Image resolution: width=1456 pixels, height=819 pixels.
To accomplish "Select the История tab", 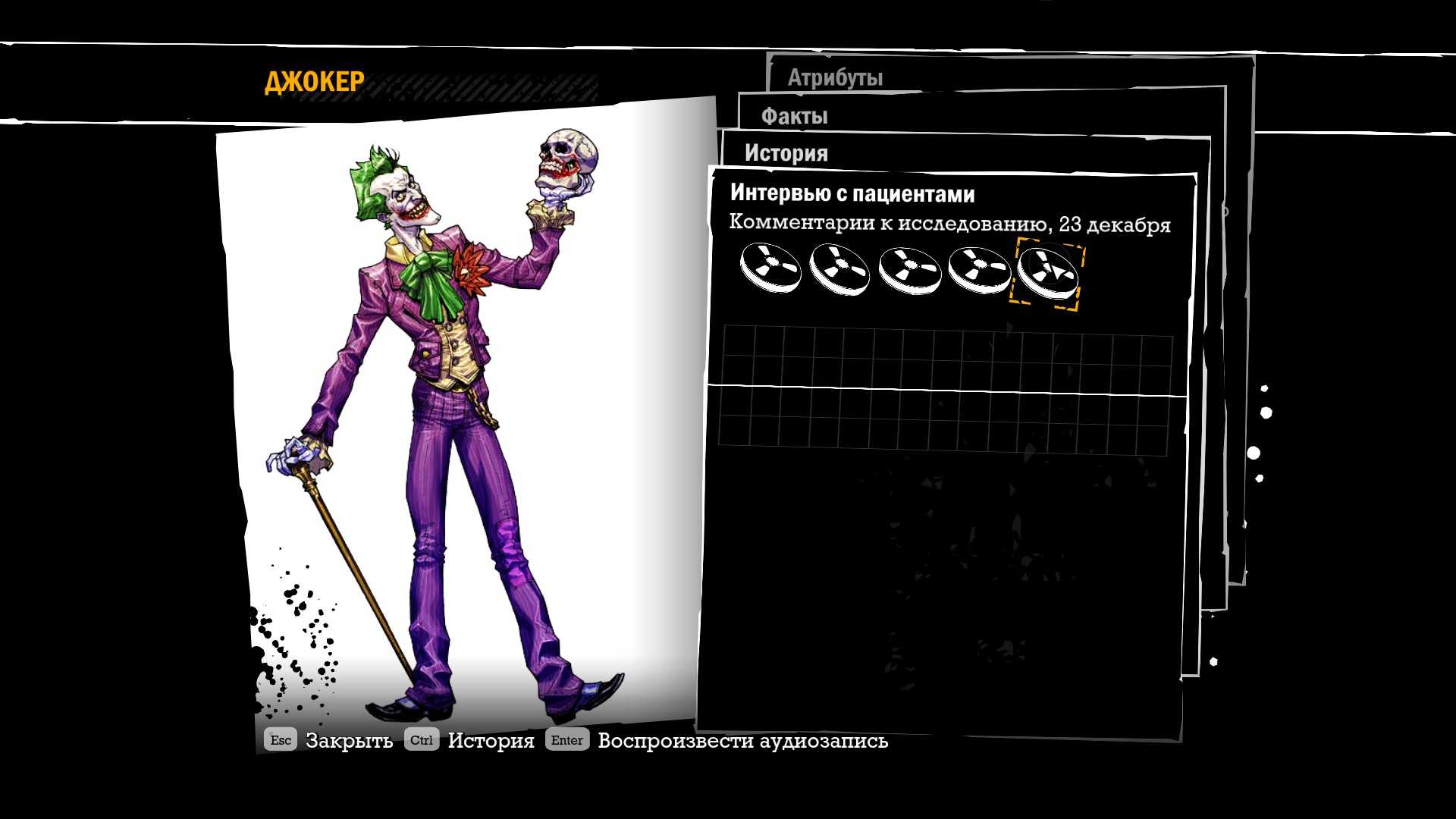I will [x=786, y=153].
